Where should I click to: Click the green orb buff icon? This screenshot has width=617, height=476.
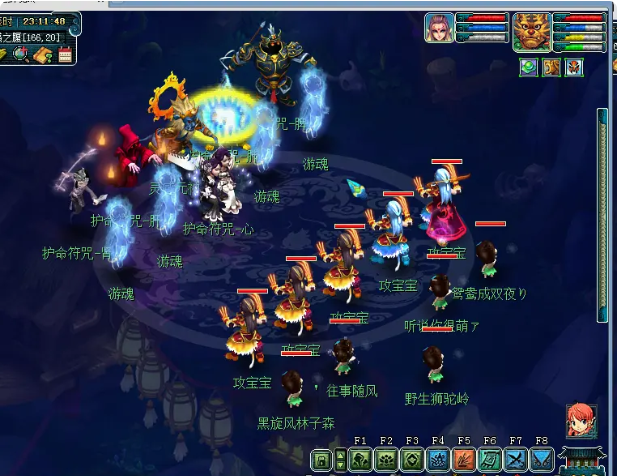528,67
